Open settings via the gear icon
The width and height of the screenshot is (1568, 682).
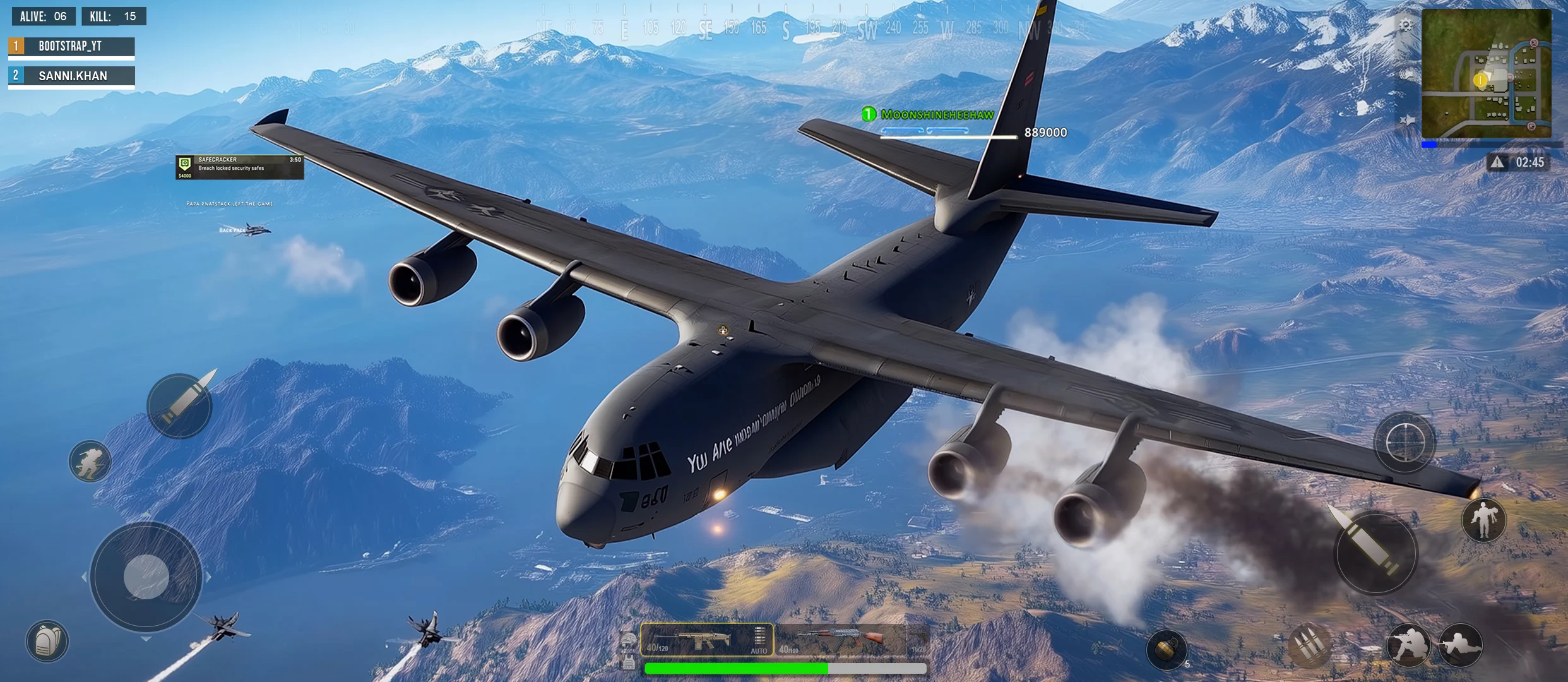coord(1406,25)
